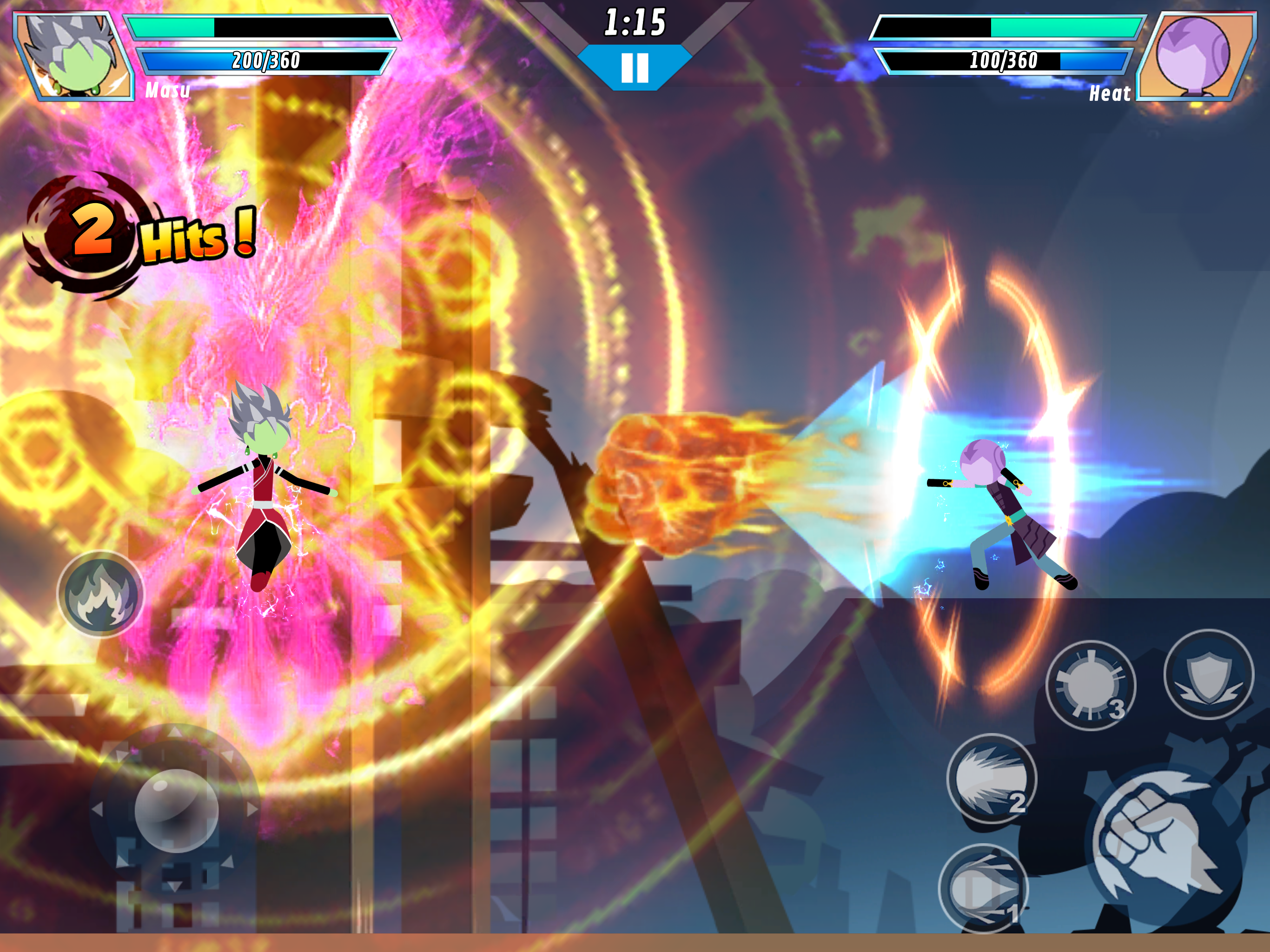Screen dimensions: 1270x952
Task: Activate the shield guard button
Action: tap(1209, 674)
